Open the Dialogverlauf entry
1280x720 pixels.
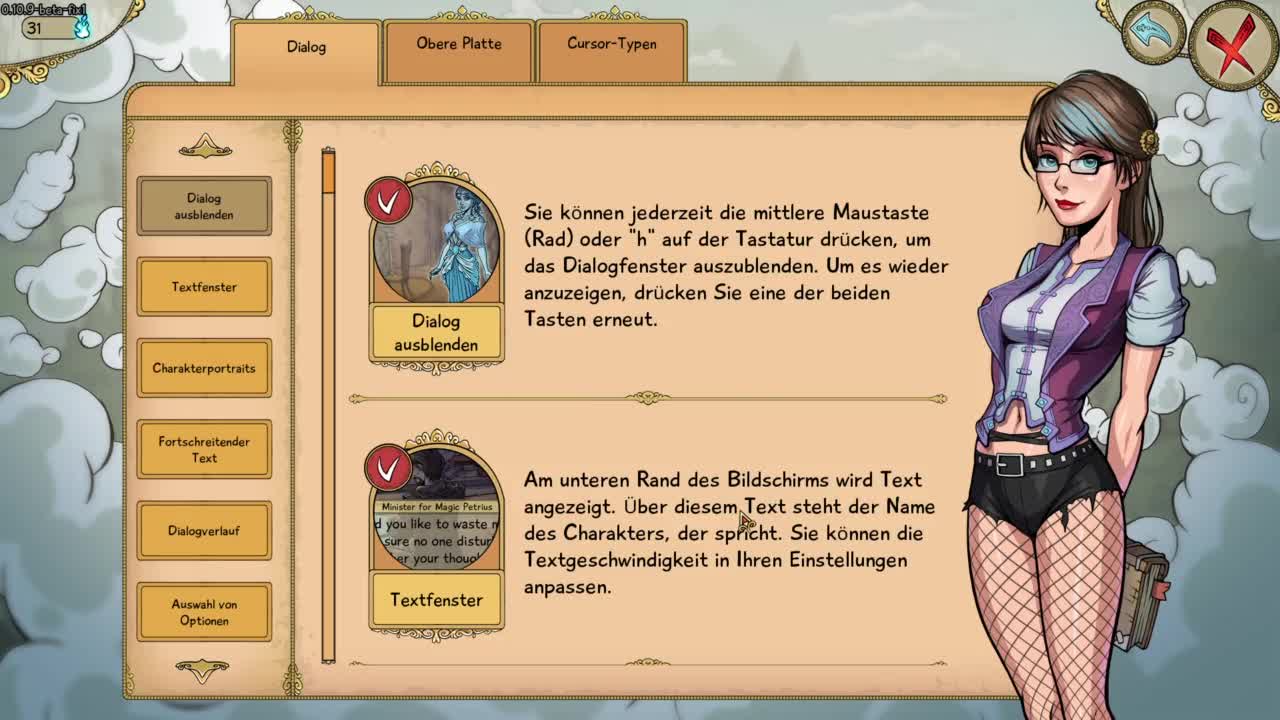point(204,531)
